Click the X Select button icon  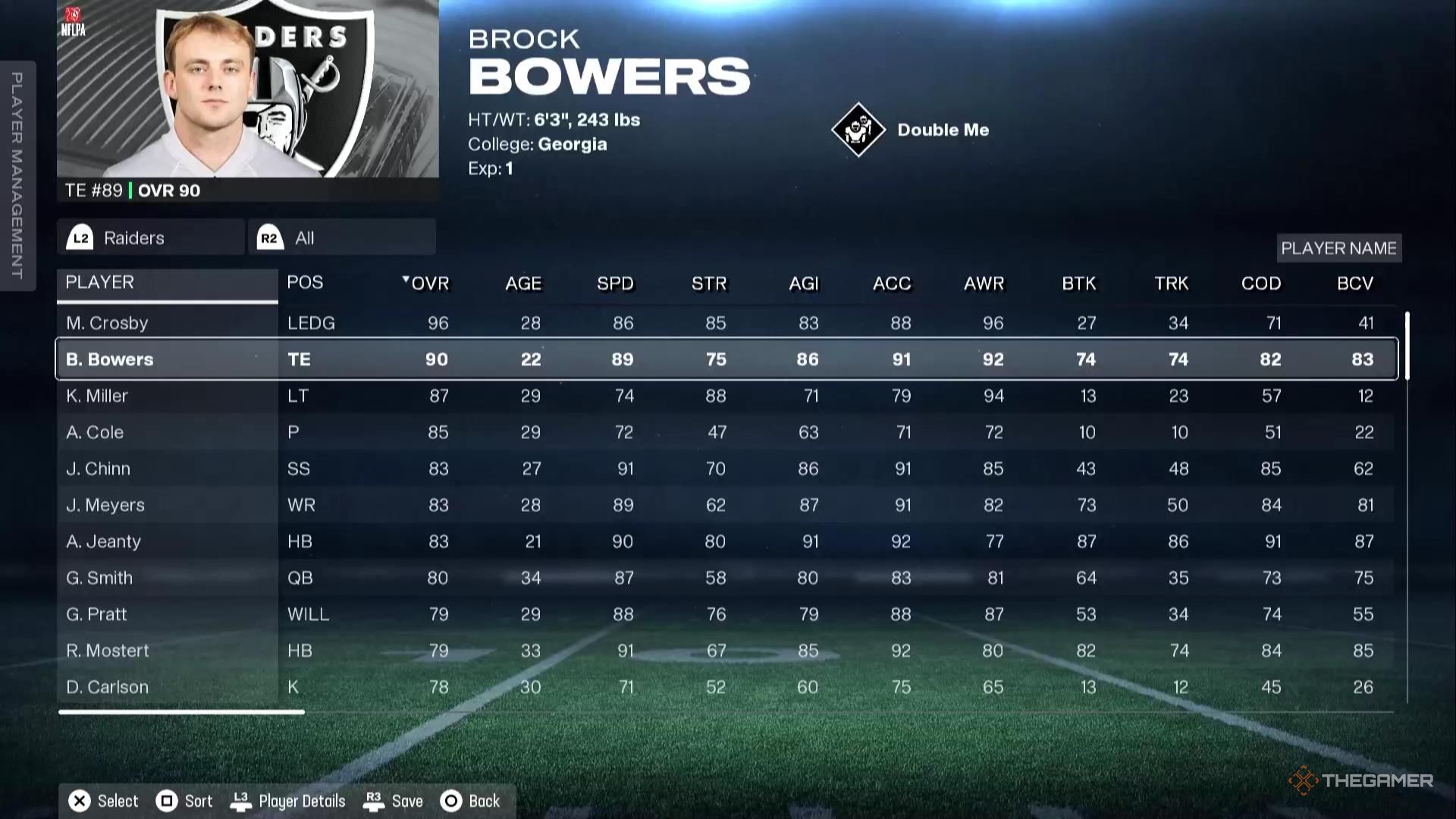(x=79, y=801)
